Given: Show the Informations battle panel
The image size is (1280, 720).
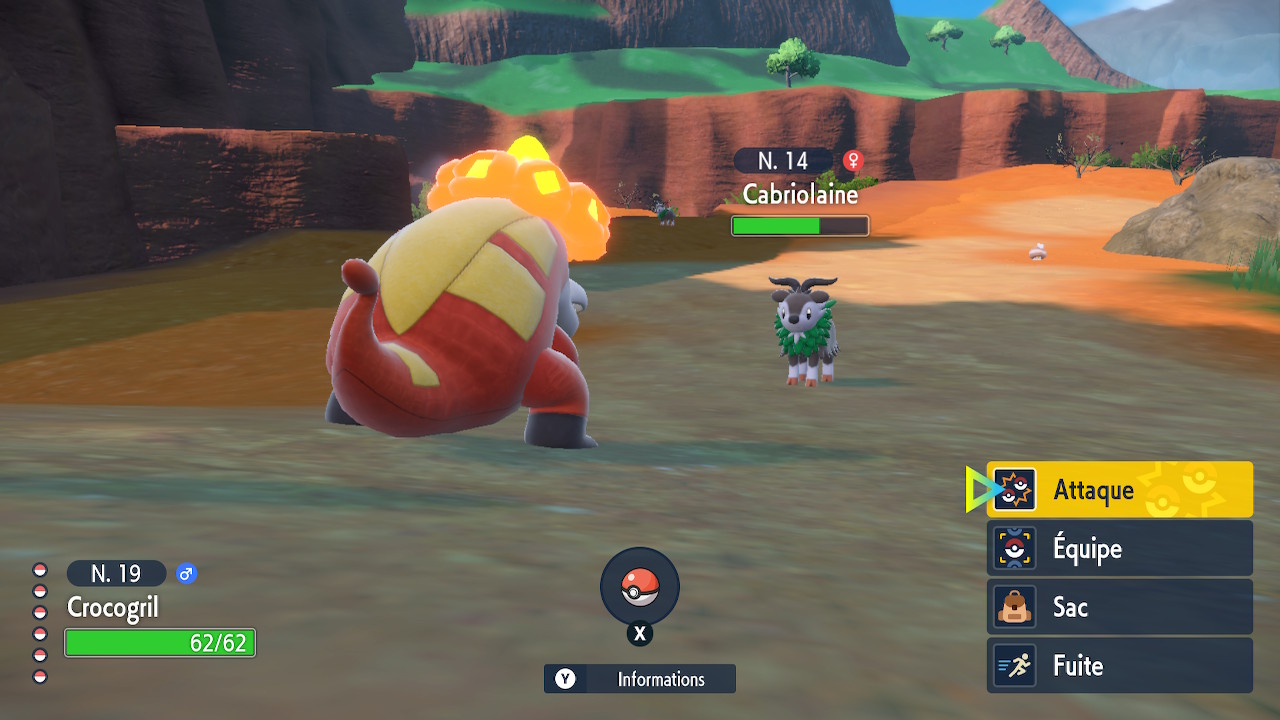Looking at the screenshot, I should (640, 679).
